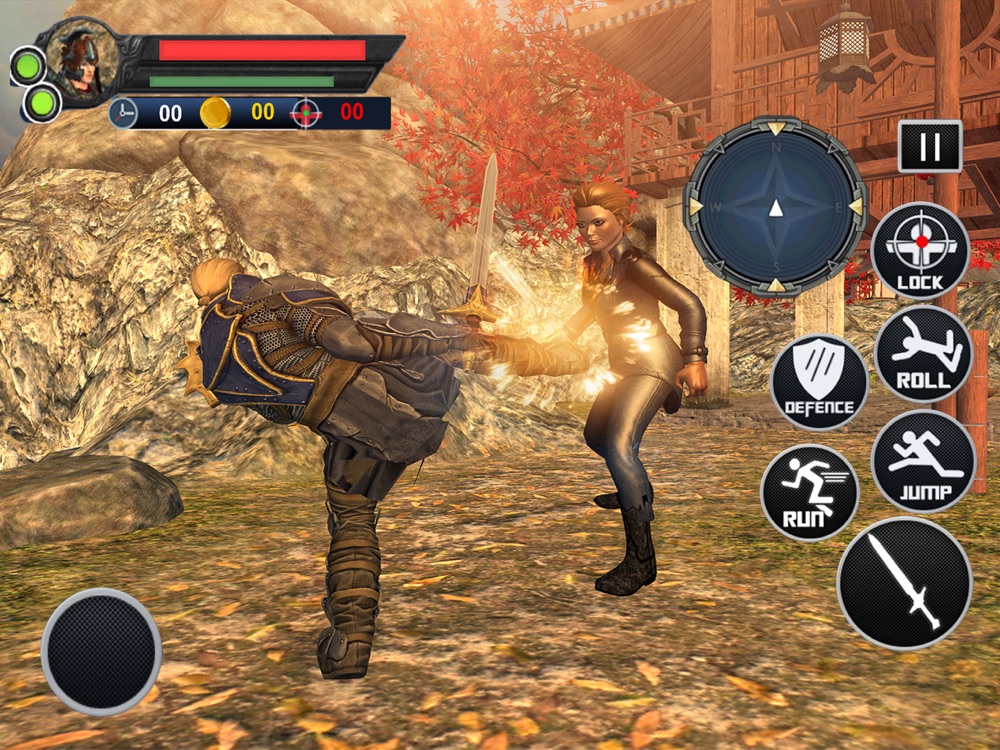This screenshot has height=750, width=1000.
Task: Pause the game
Action: click(930, 146)
